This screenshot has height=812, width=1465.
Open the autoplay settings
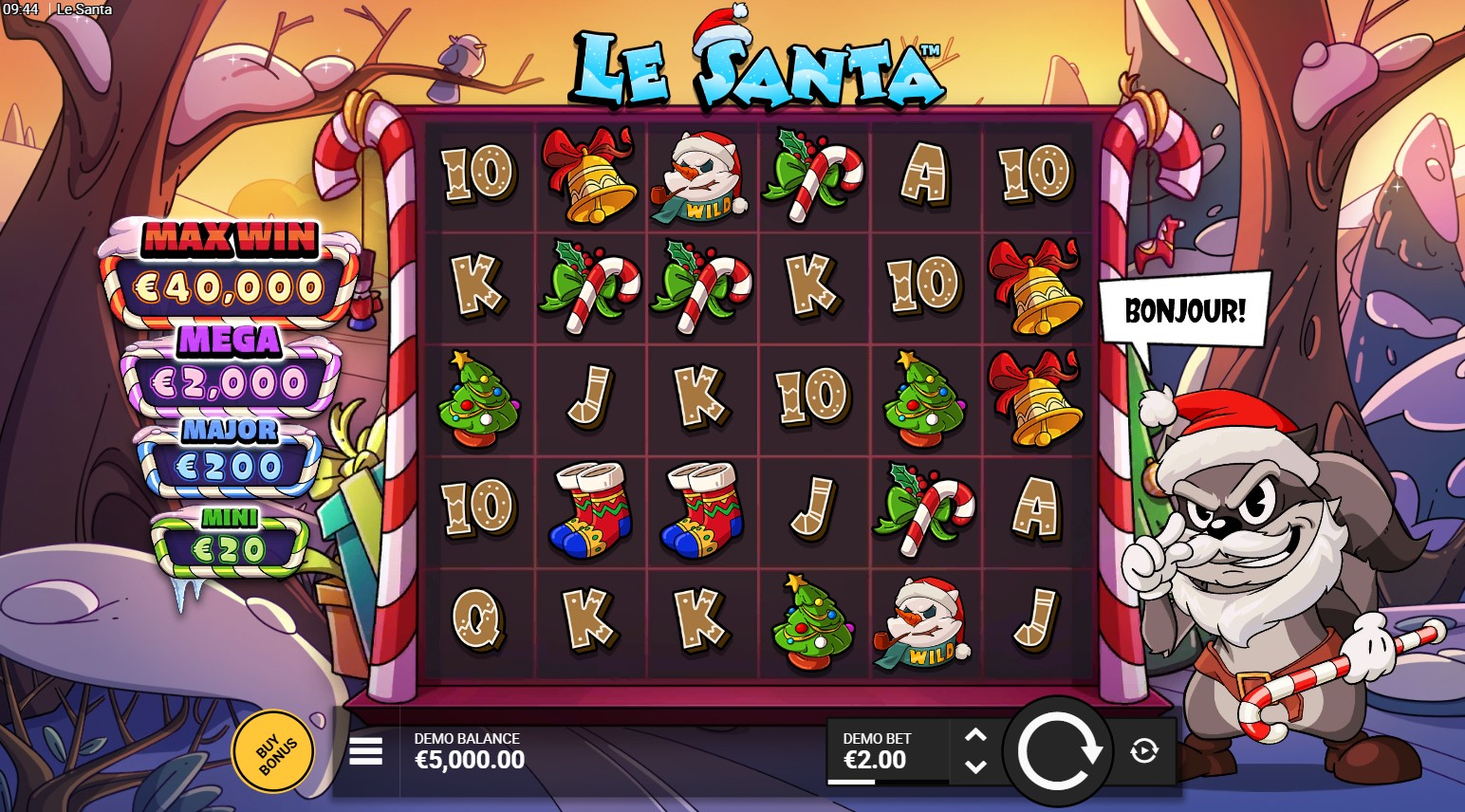click(1144, 751)
